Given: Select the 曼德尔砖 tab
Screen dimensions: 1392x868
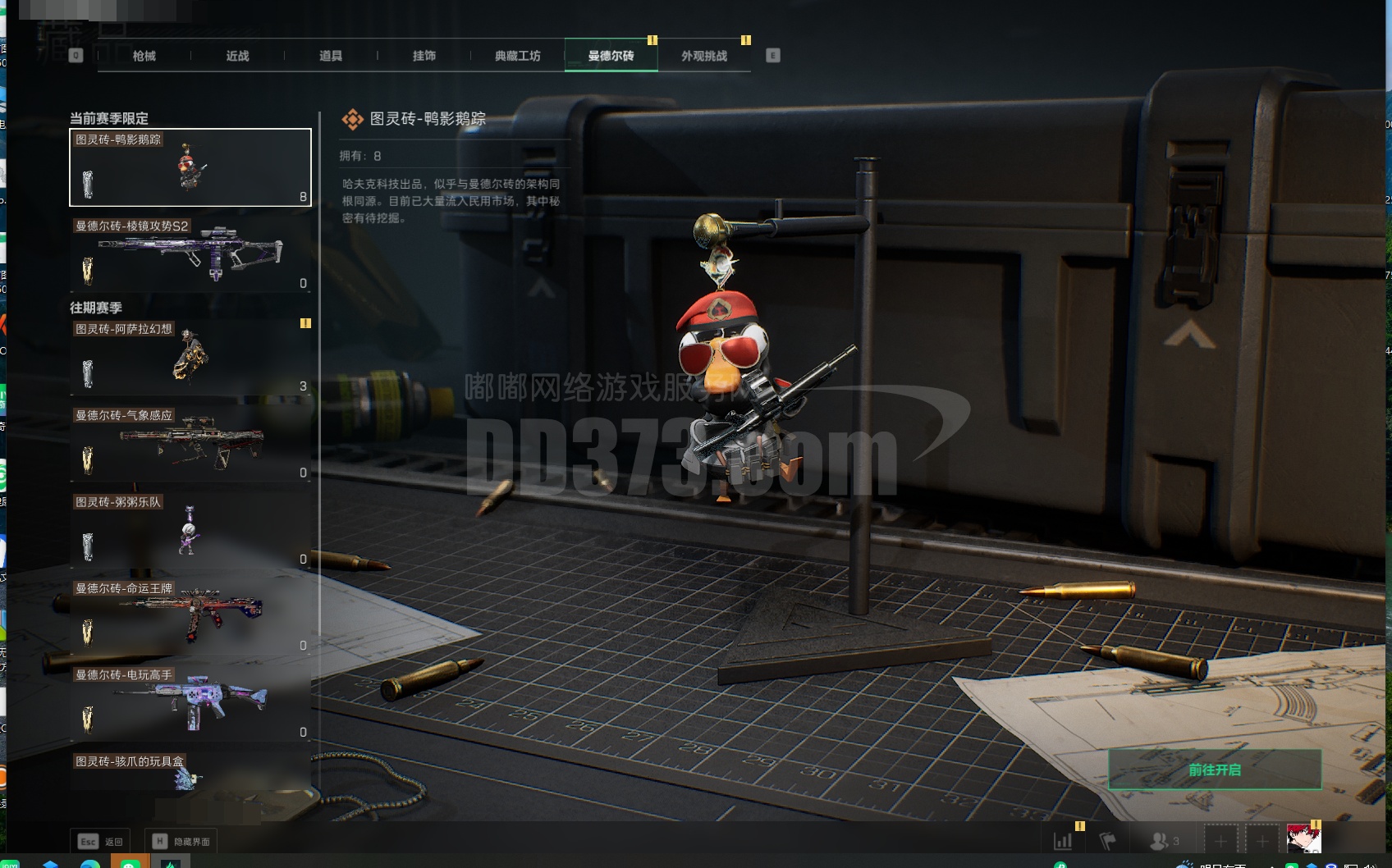Looking at the screenshot, I should (611, 56).
